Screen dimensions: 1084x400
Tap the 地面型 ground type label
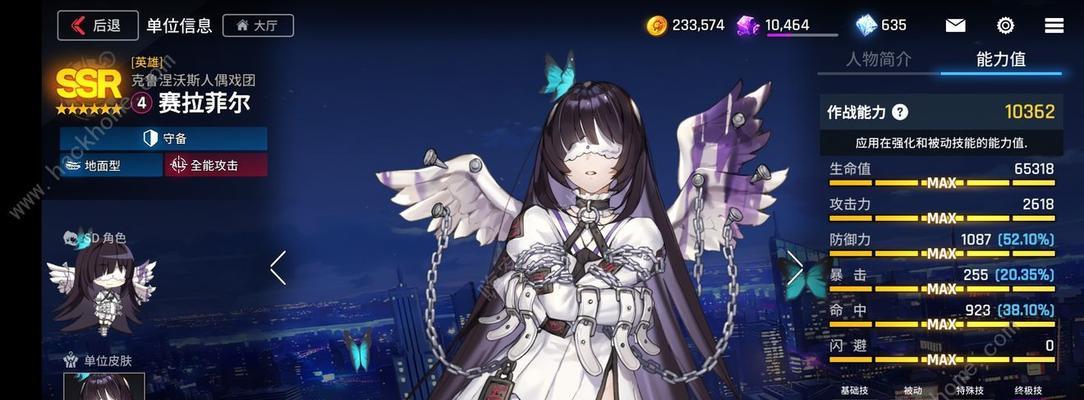point(110,165)
